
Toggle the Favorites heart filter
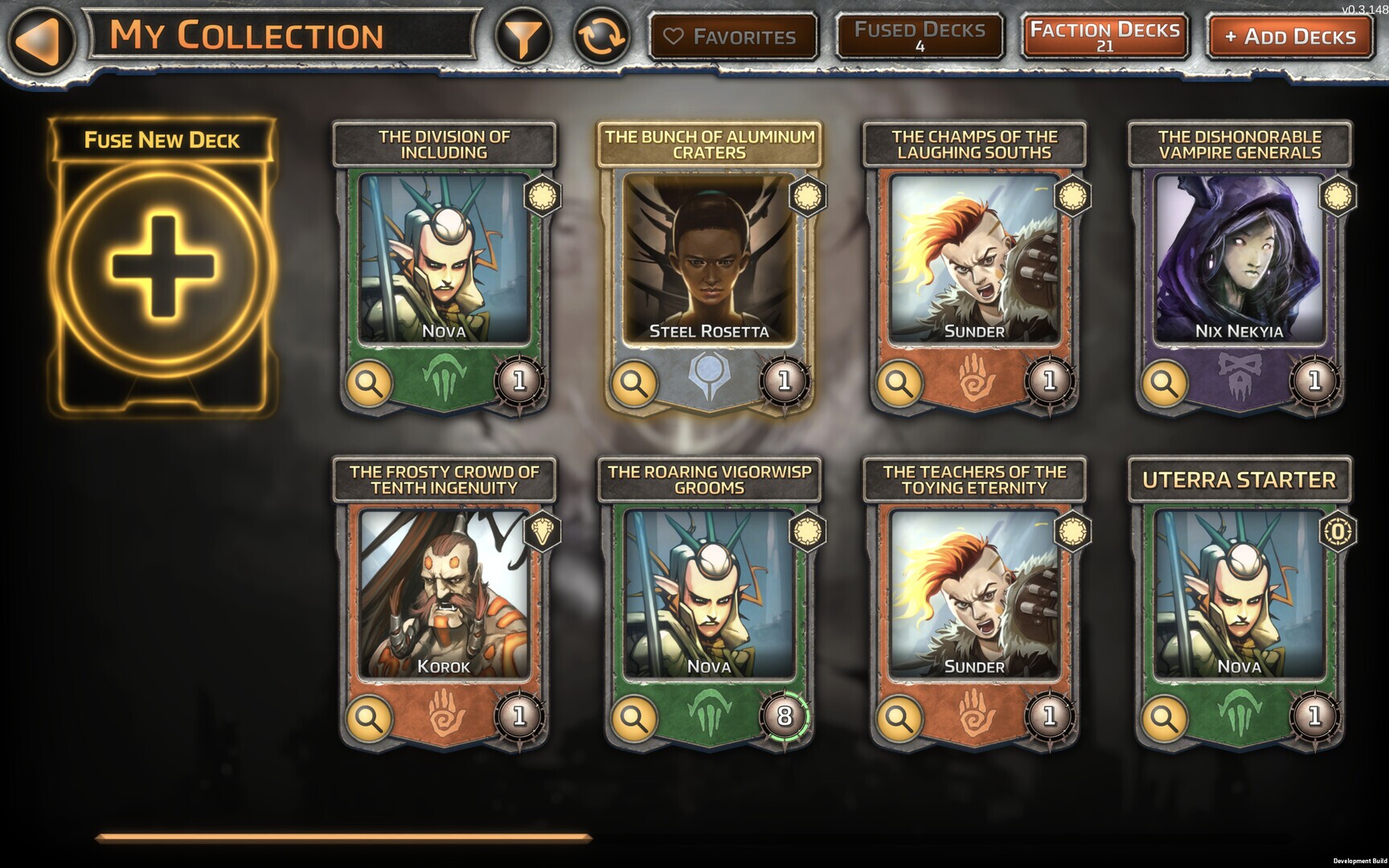[x=732, y=34]
